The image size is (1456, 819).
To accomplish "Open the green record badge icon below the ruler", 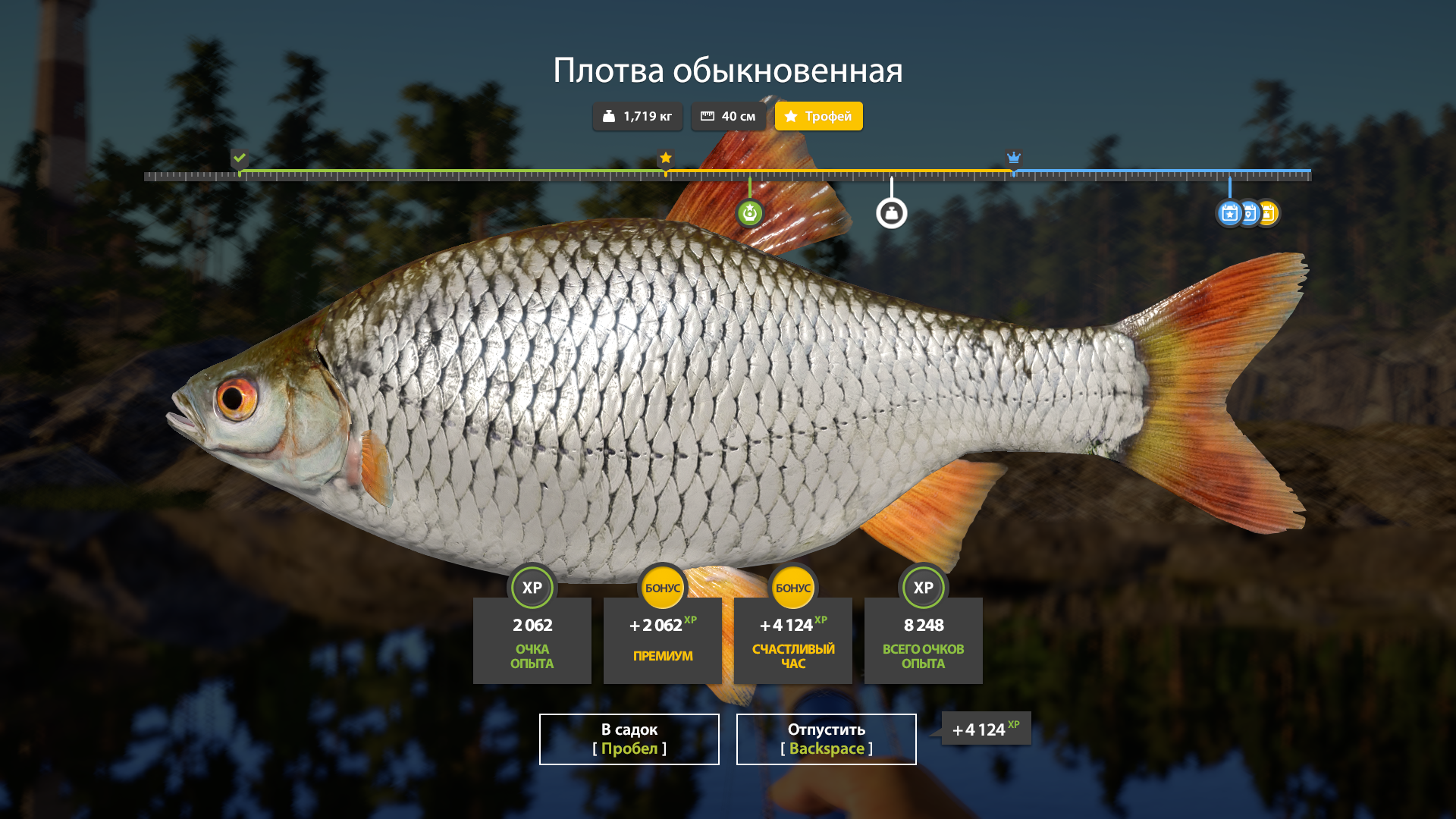I will [x=748, y=213].
